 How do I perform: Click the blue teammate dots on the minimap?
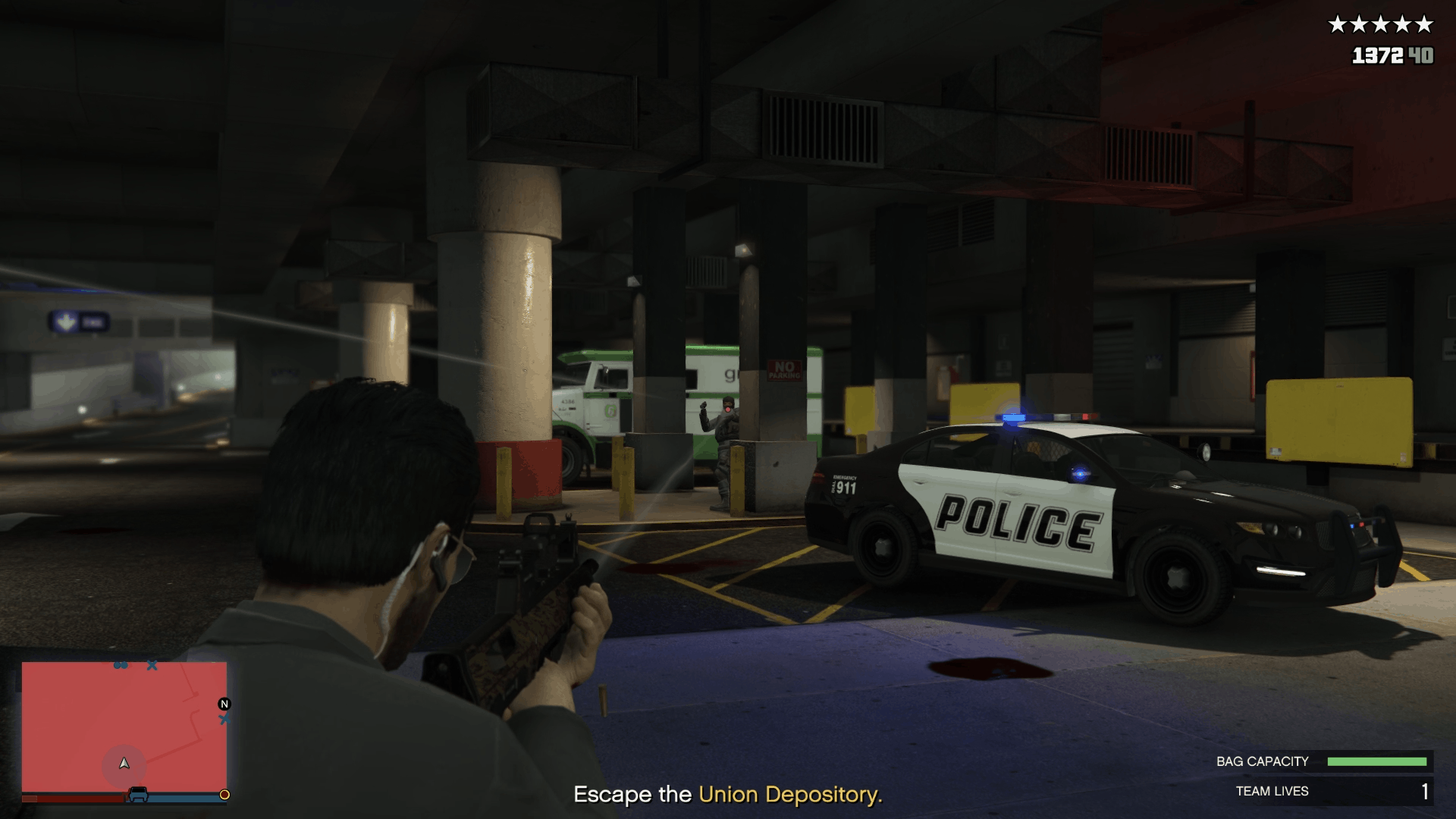tap(121, 665)
